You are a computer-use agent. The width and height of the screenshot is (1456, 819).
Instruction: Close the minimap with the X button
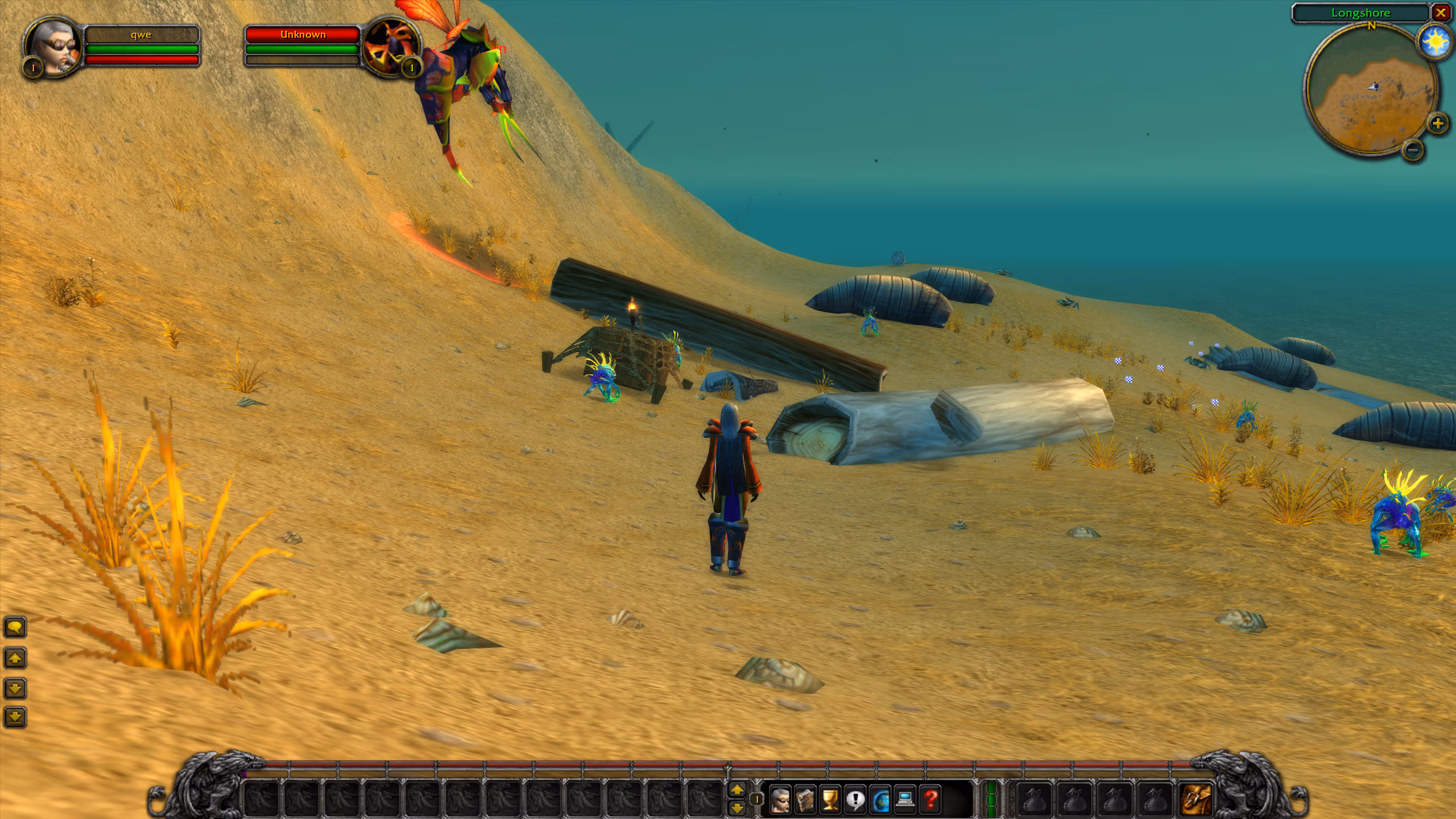coord(1441,13)
